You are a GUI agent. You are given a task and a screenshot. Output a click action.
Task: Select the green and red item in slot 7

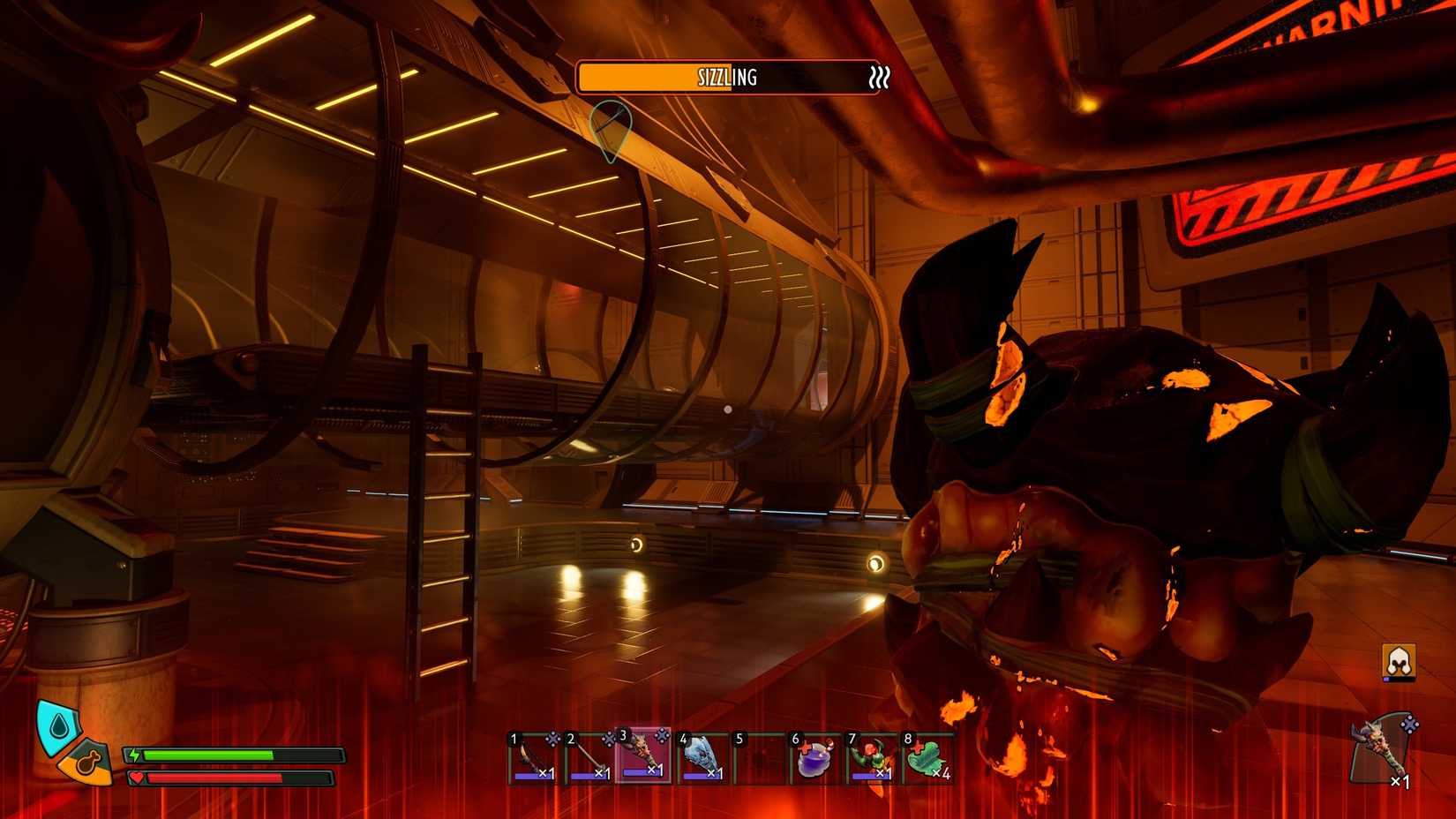(870, 758)
